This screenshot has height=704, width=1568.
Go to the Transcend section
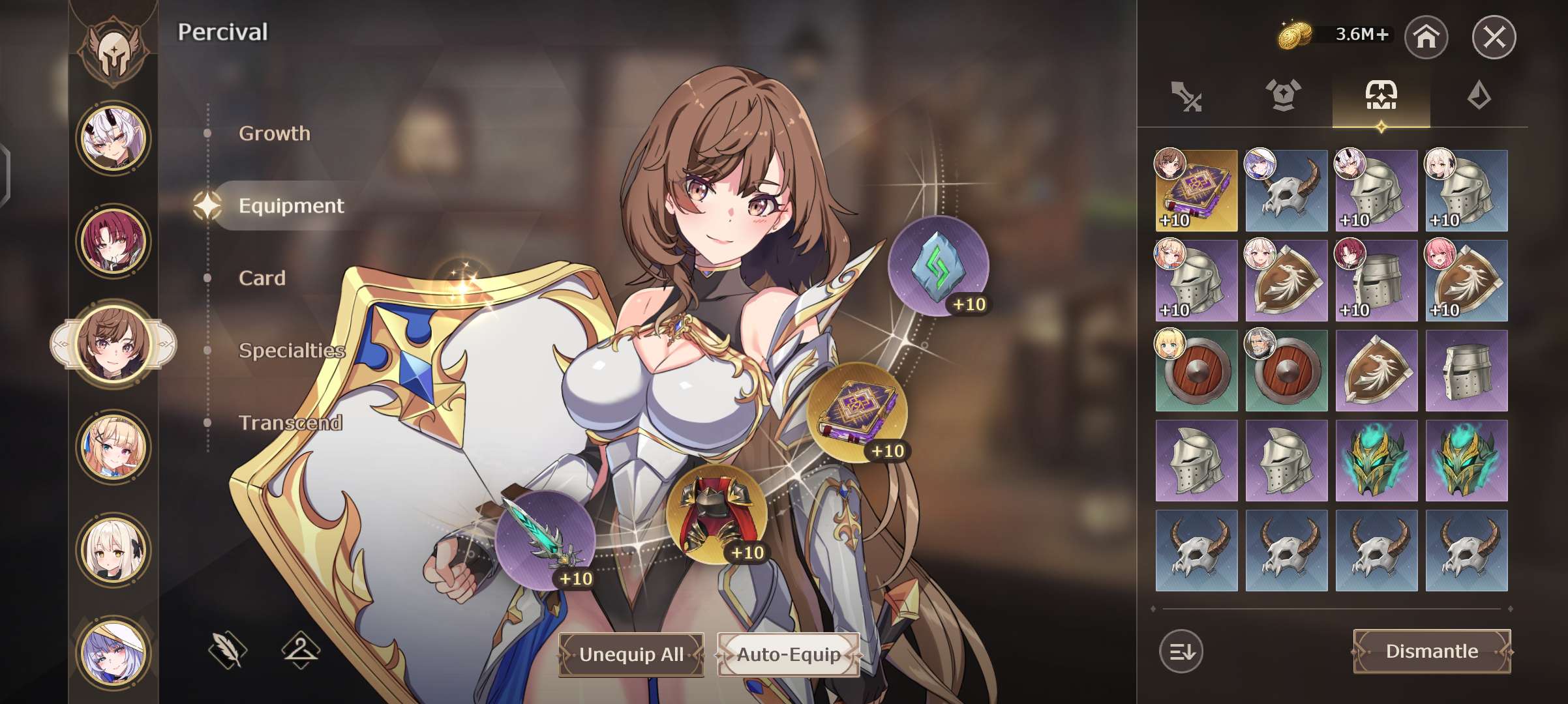point(290,423)
